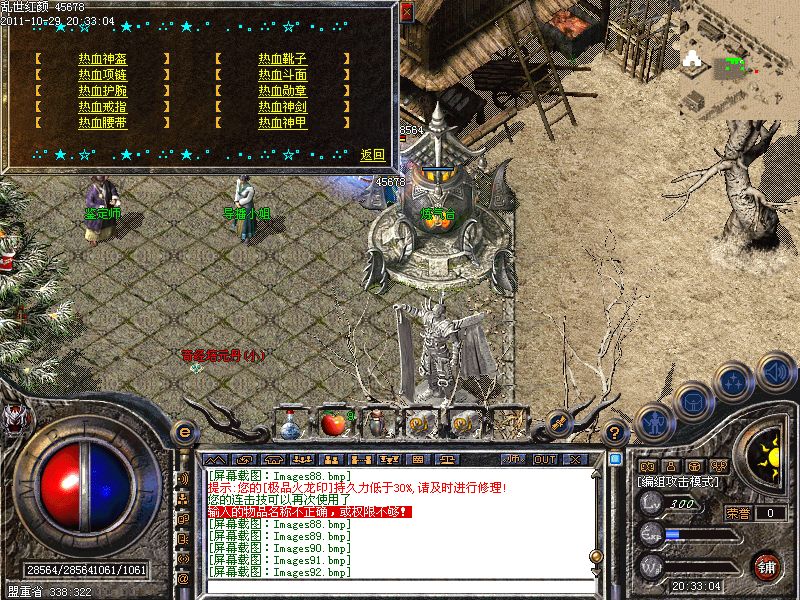800x600 pixels.
Task: Select the 热血腰带 option
Action: click(103, 123)
